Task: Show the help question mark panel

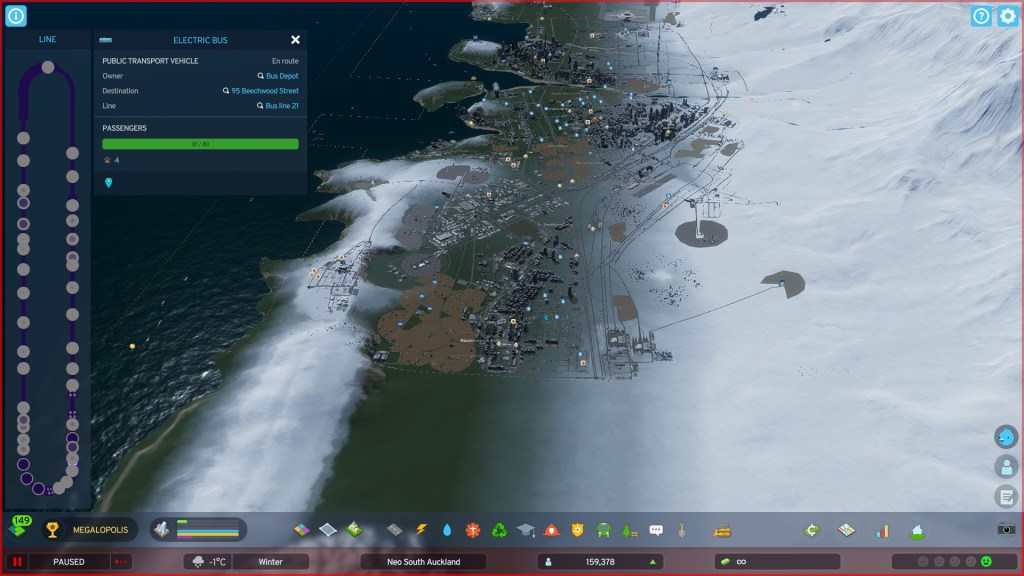Action: point(981,16)
